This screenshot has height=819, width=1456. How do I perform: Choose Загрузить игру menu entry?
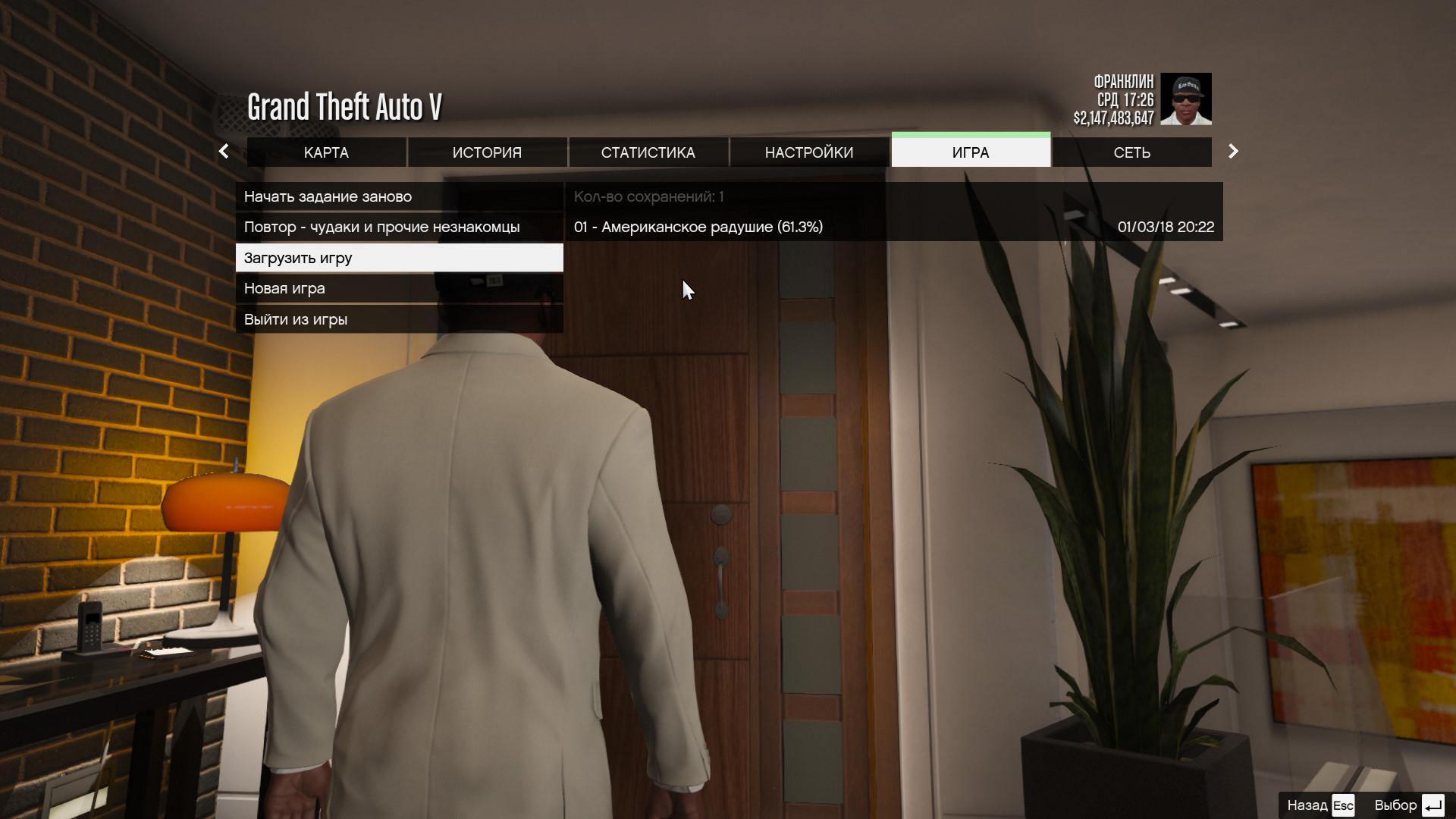tap(399, 258)
